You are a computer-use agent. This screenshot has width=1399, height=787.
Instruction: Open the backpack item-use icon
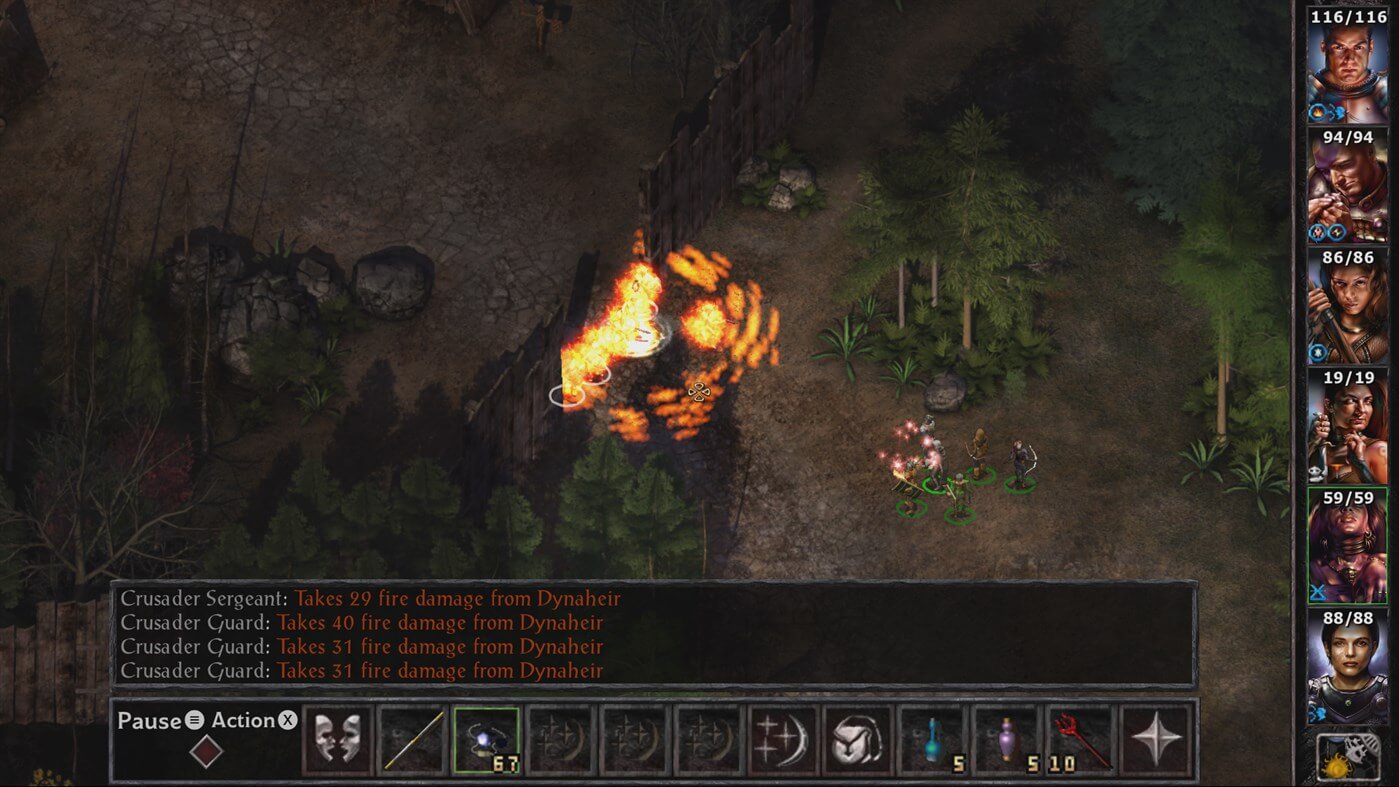(857, 740)
